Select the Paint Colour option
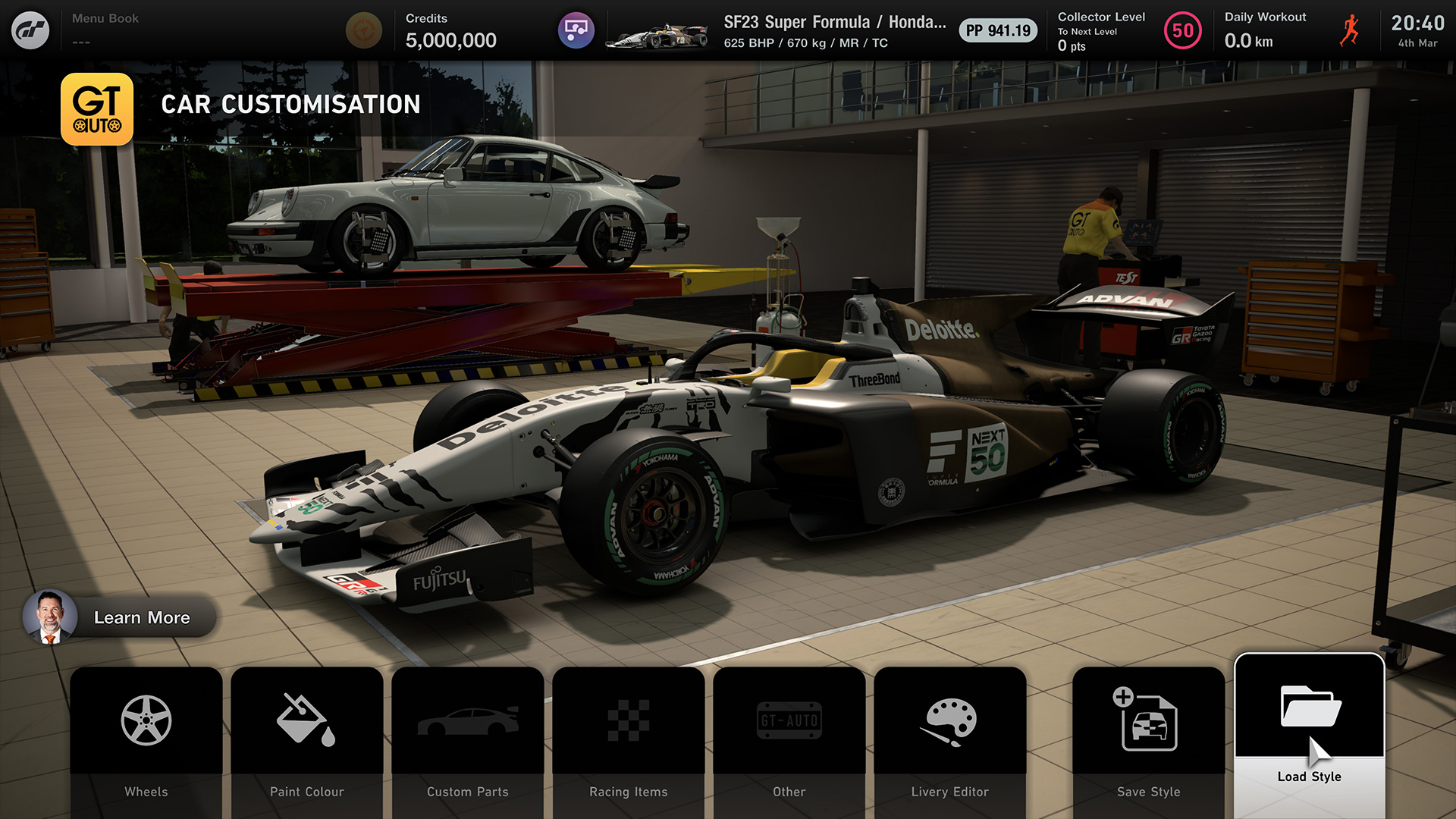 (306, 739)
